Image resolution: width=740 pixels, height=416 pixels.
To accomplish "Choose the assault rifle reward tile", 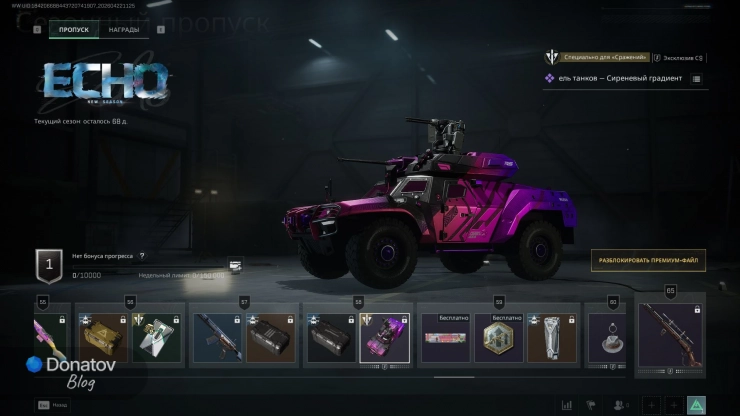I will [x=216, y=338].
